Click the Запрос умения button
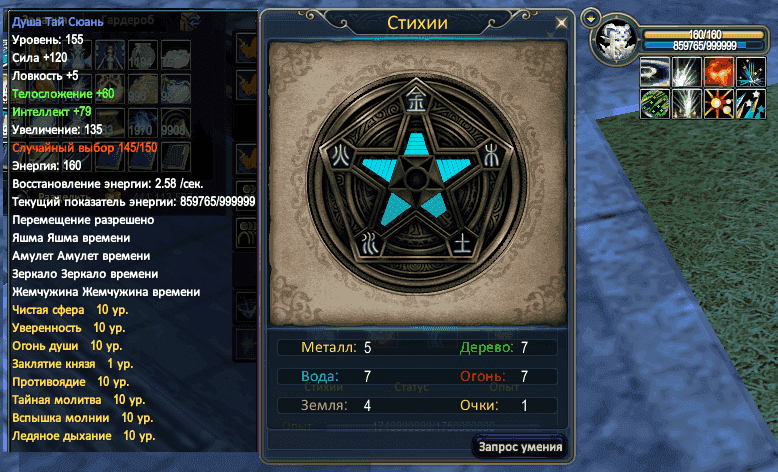 click(x=521, y=447)
